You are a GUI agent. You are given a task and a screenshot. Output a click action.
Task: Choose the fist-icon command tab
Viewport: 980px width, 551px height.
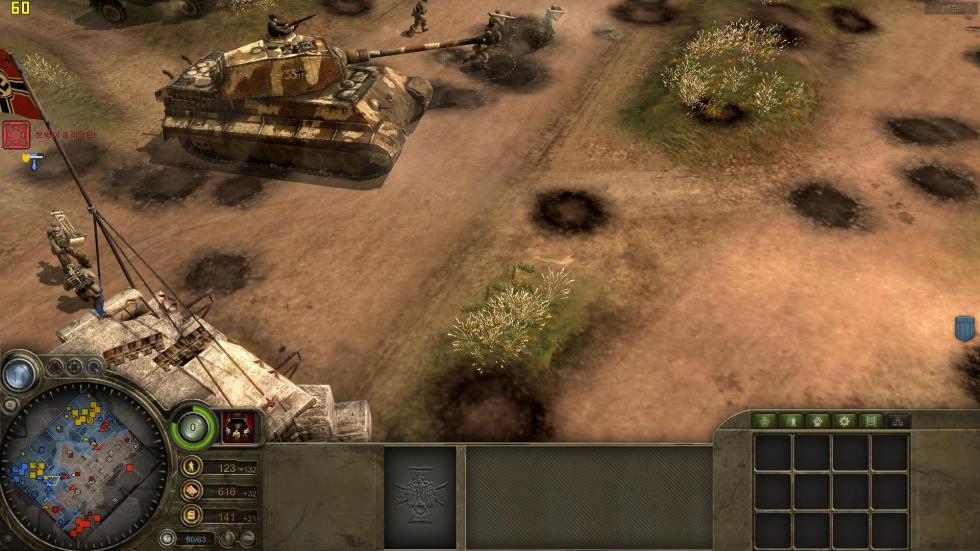pos(818,421)
